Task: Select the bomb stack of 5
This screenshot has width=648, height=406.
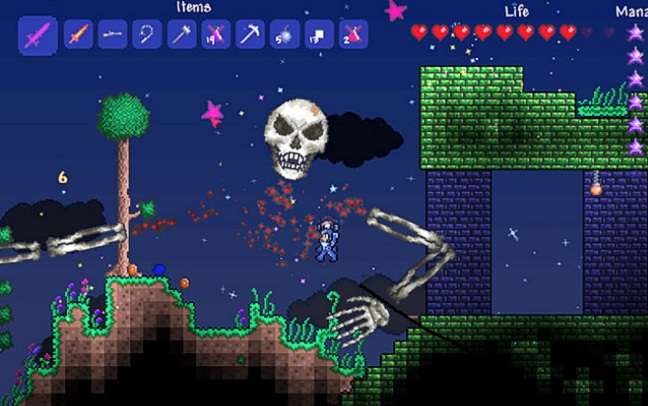Action: click(x=284, y=35)
